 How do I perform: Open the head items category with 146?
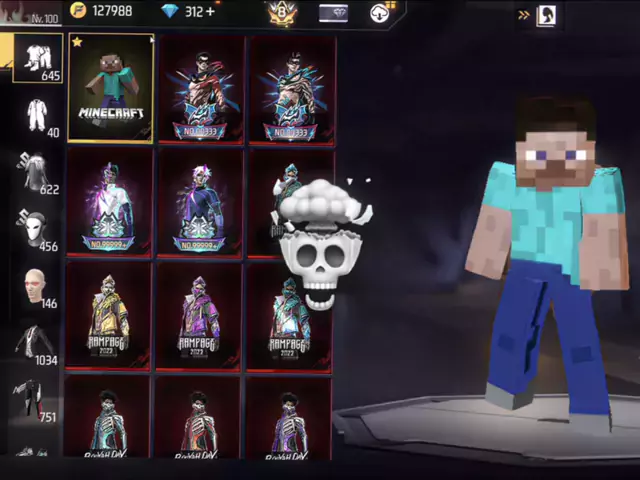pyautogui.click(x=36, y=287)
